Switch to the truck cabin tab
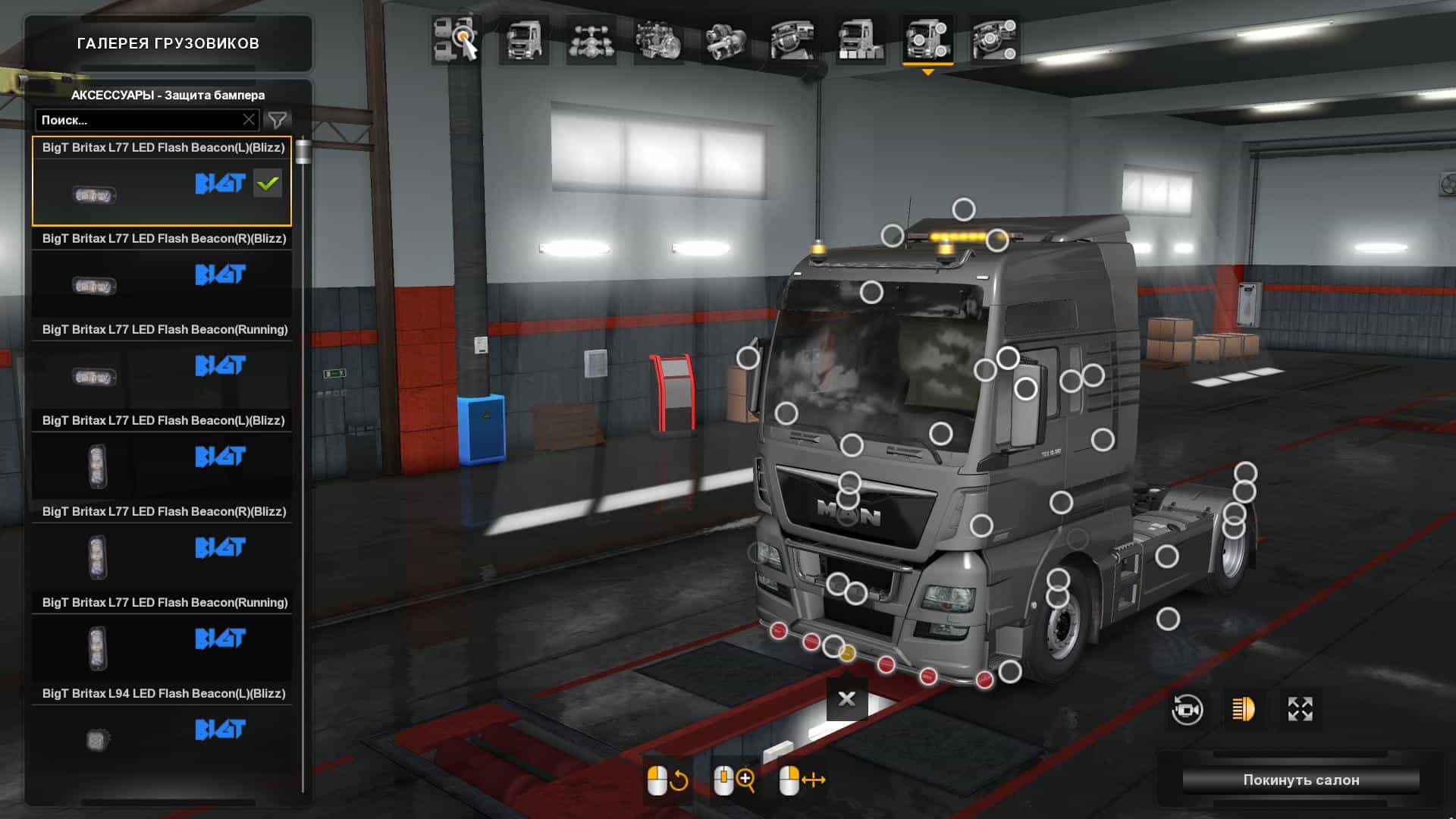The height and width of the screenshot is (819, 1456). pos(524,39)
